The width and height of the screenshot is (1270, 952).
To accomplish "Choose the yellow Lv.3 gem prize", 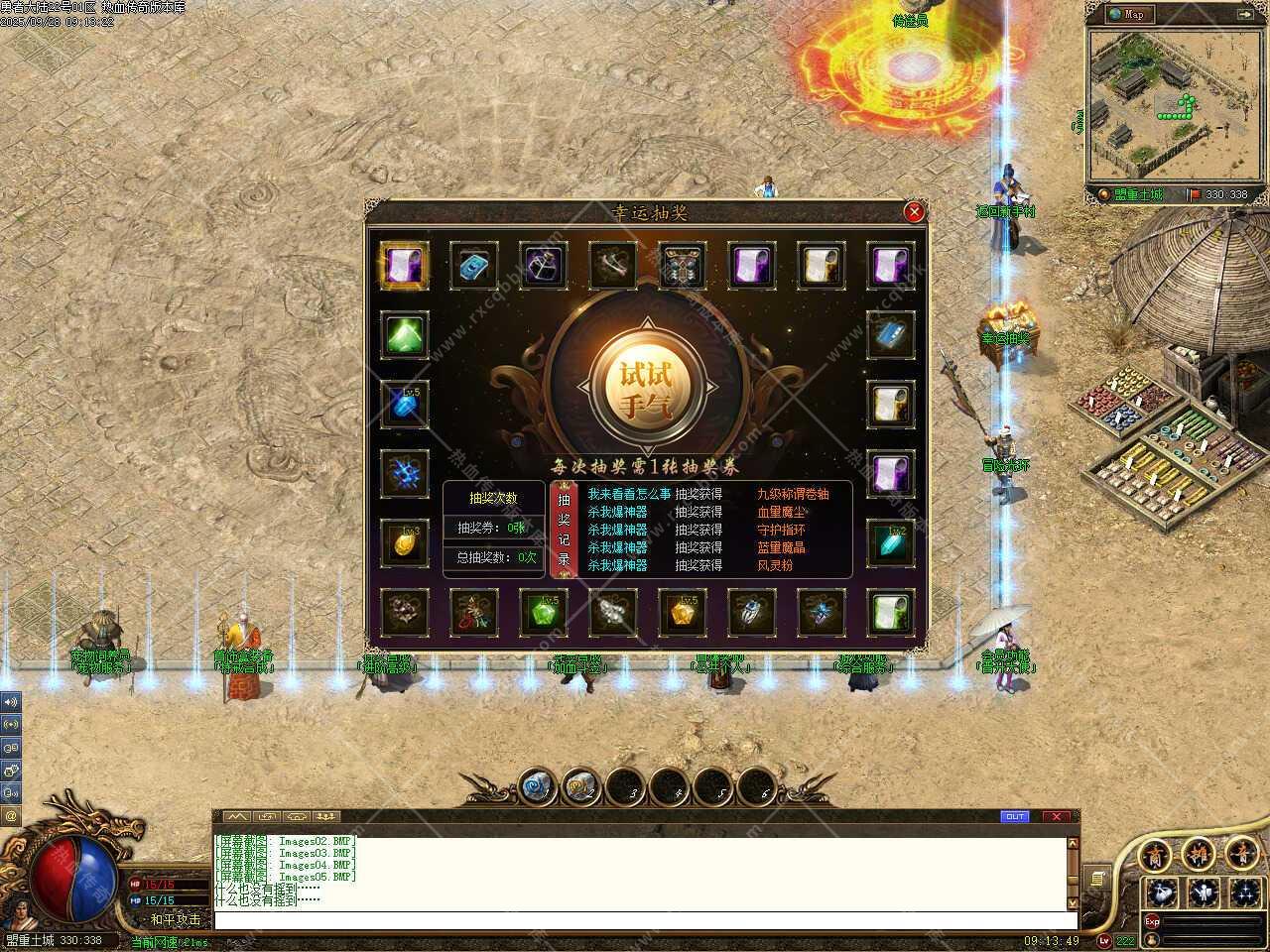I will click(404, 542).
